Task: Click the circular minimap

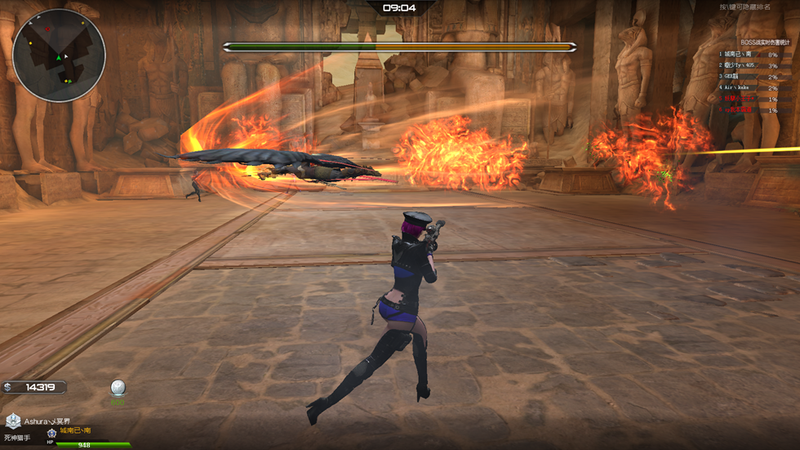Action: (60, 55)
